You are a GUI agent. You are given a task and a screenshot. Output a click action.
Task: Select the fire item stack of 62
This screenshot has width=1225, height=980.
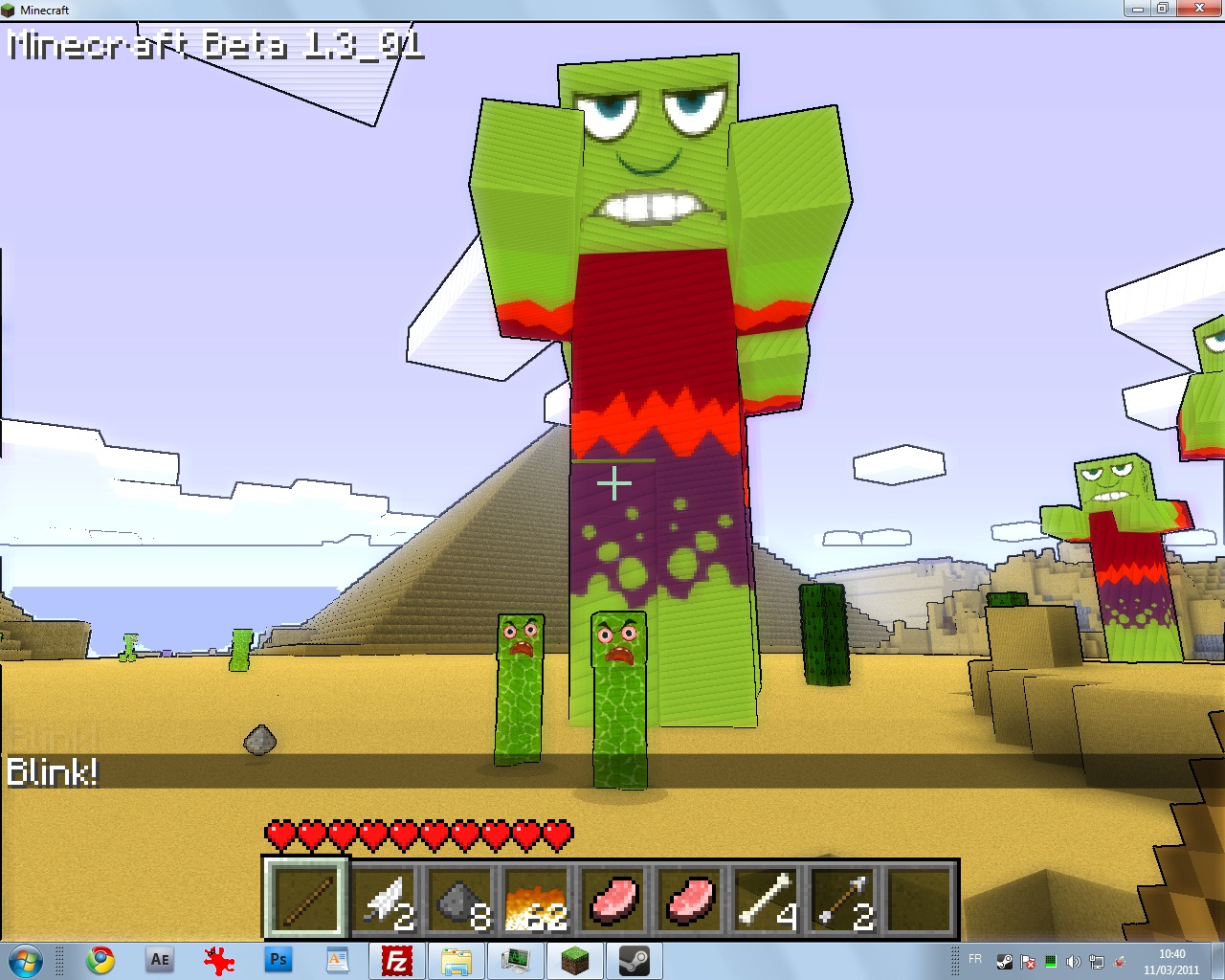click(537, 899)
